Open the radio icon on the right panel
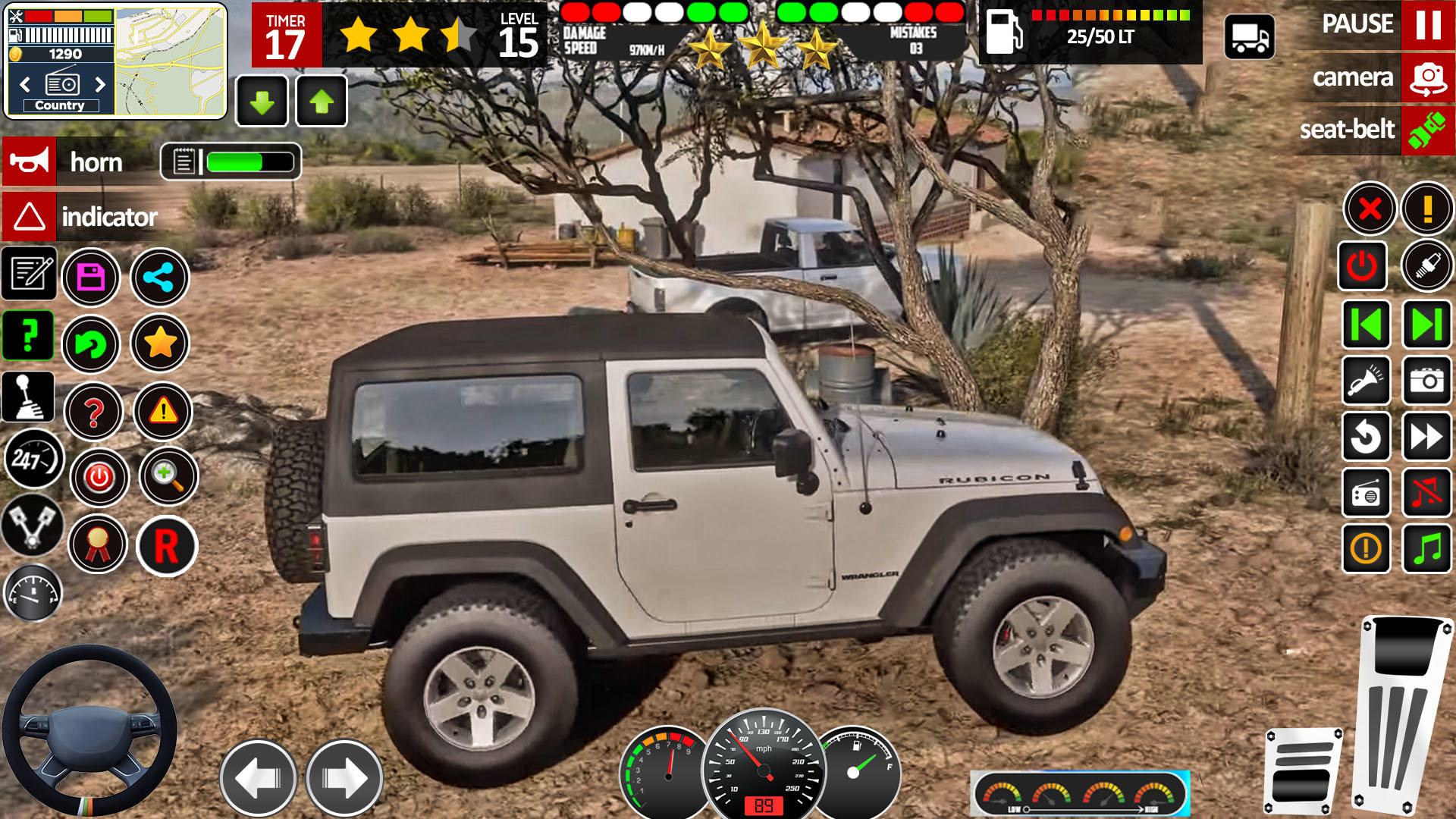Viewport: 1456px width, 819px height. click(x=1365, y=494)
